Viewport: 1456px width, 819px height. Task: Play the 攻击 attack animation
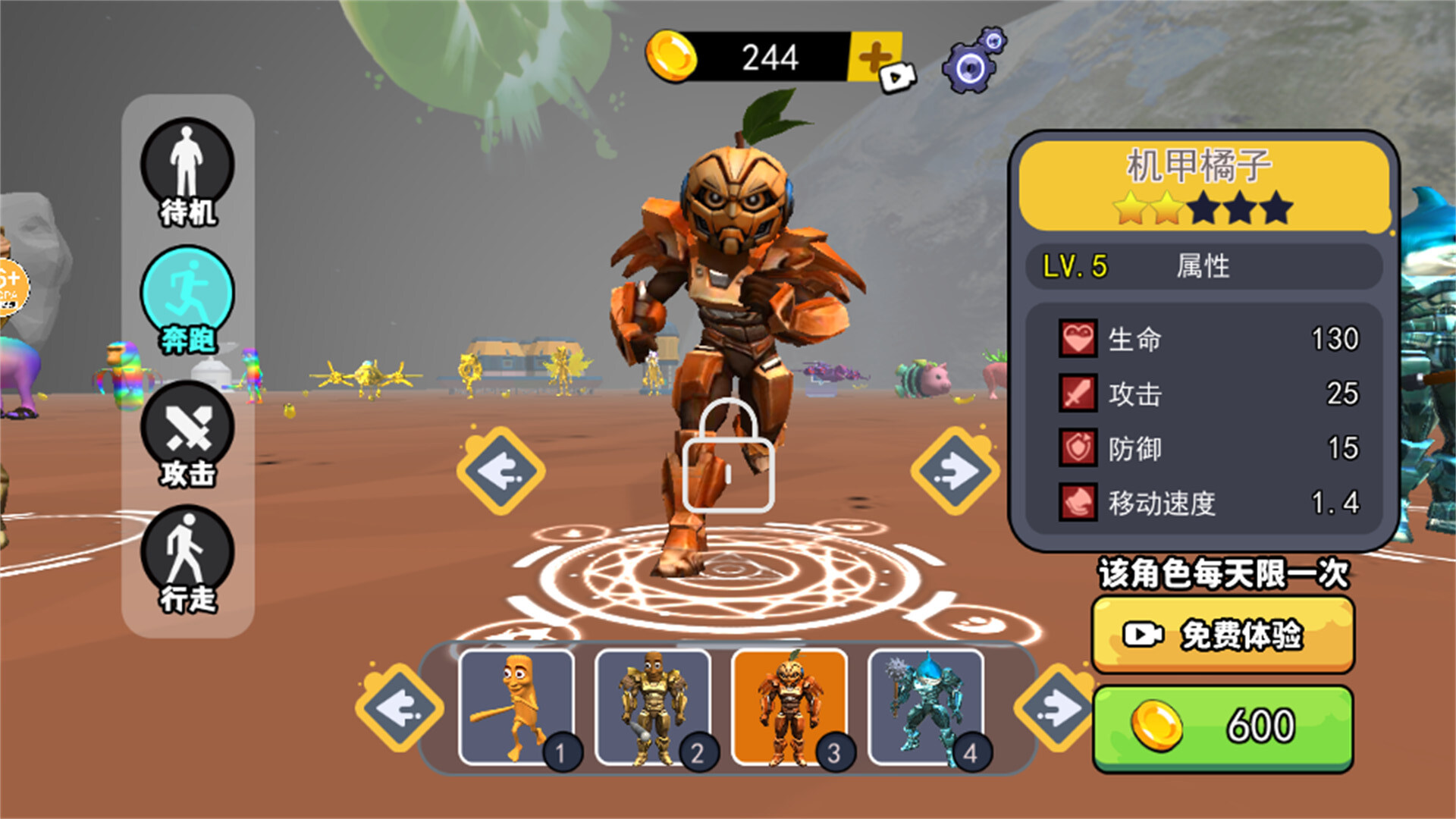click(187, 434)
